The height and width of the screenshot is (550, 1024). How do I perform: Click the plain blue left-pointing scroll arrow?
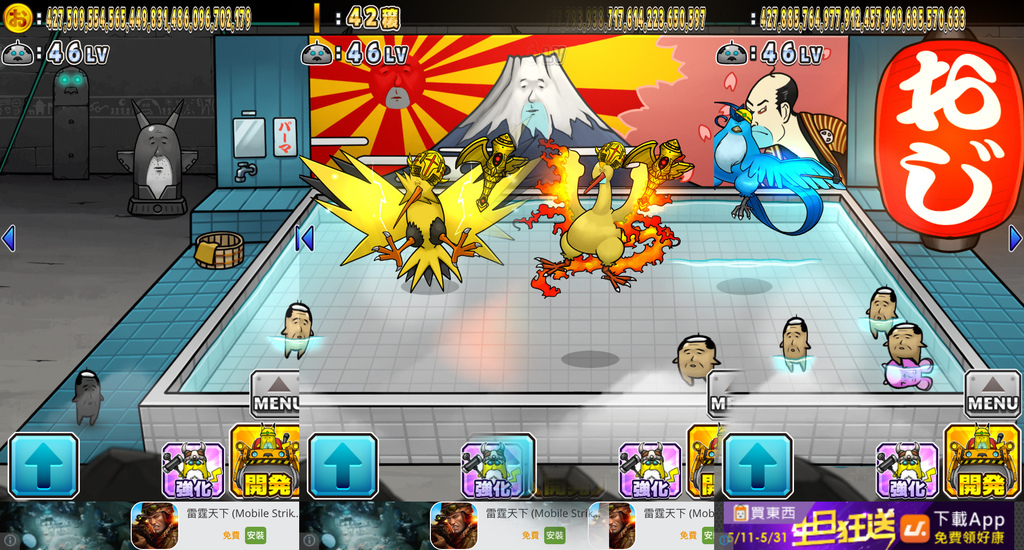click(x=8, y=238)
